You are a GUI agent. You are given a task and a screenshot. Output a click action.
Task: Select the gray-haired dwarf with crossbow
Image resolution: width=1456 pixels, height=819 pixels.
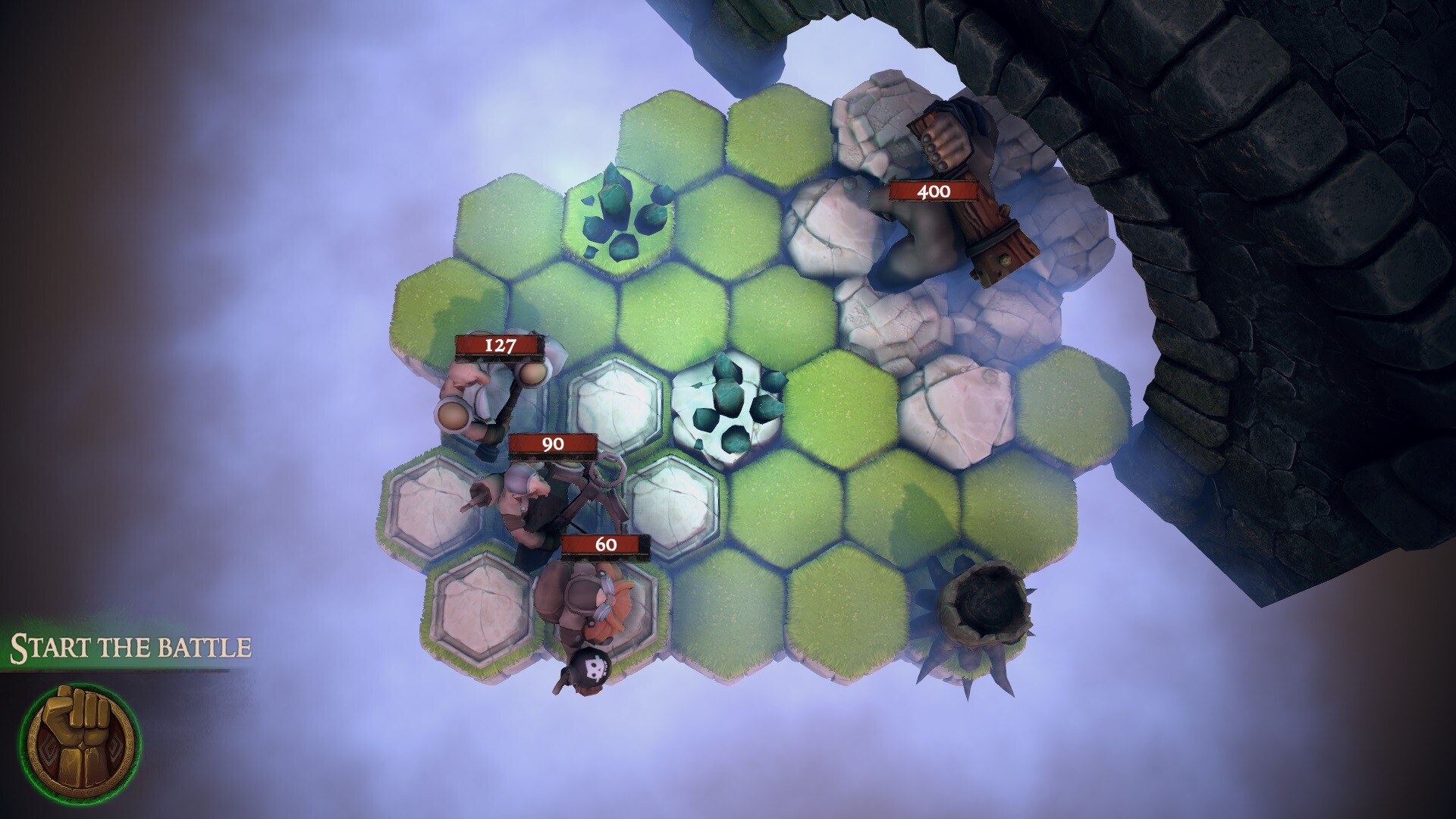coord(531,508)
